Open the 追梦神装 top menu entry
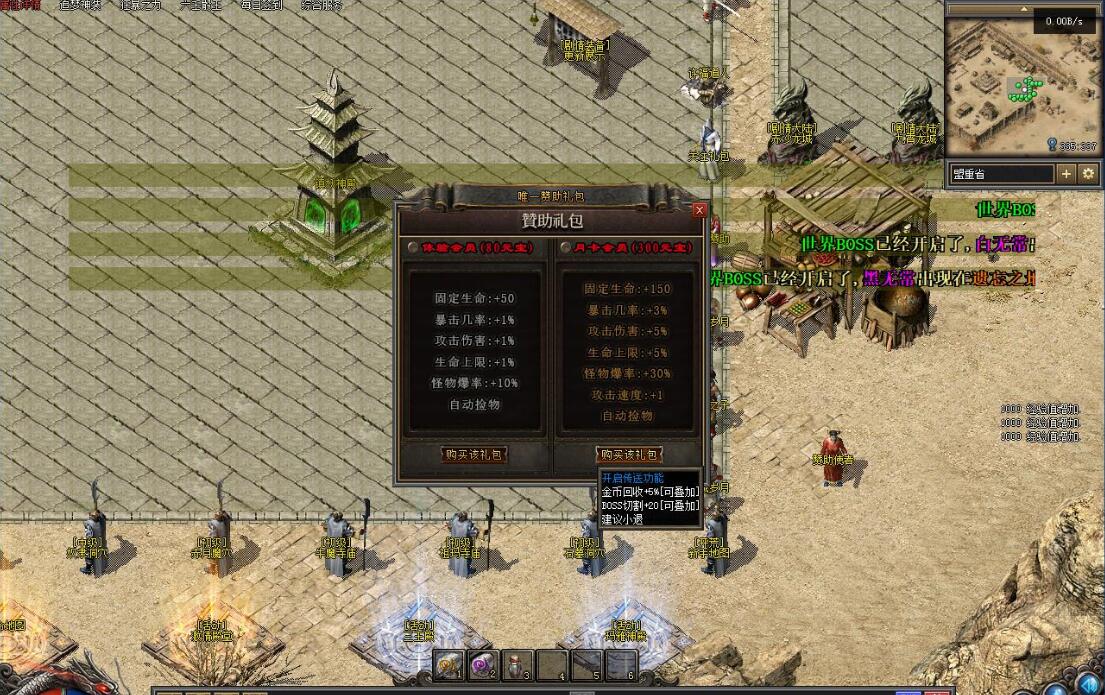This screenshot has height=695, width=1105. pos(79,5)
